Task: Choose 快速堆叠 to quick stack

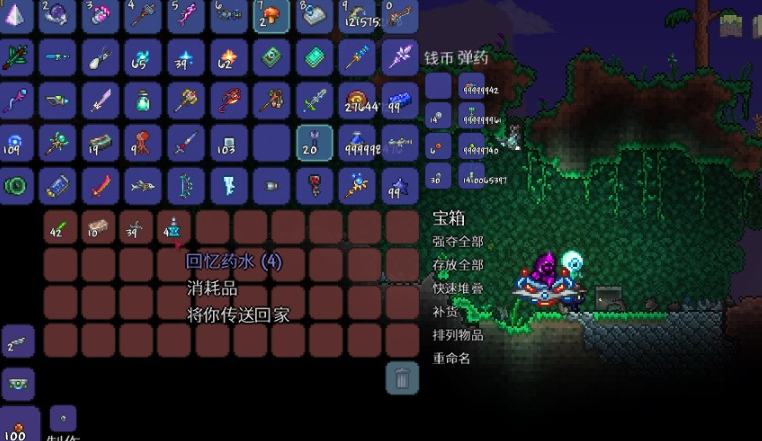Action: tap(457, 288)
